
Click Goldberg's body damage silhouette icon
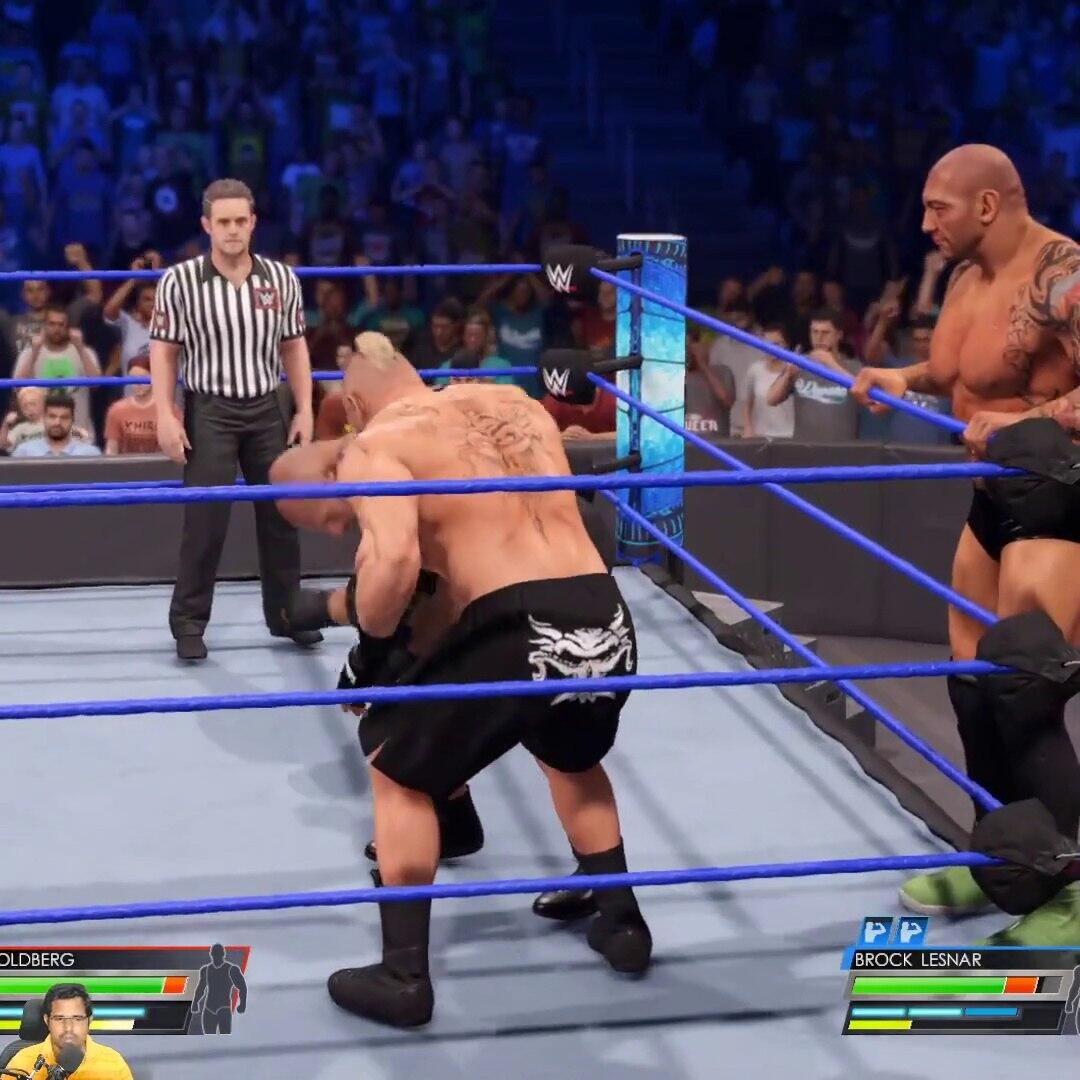(218, 988)
